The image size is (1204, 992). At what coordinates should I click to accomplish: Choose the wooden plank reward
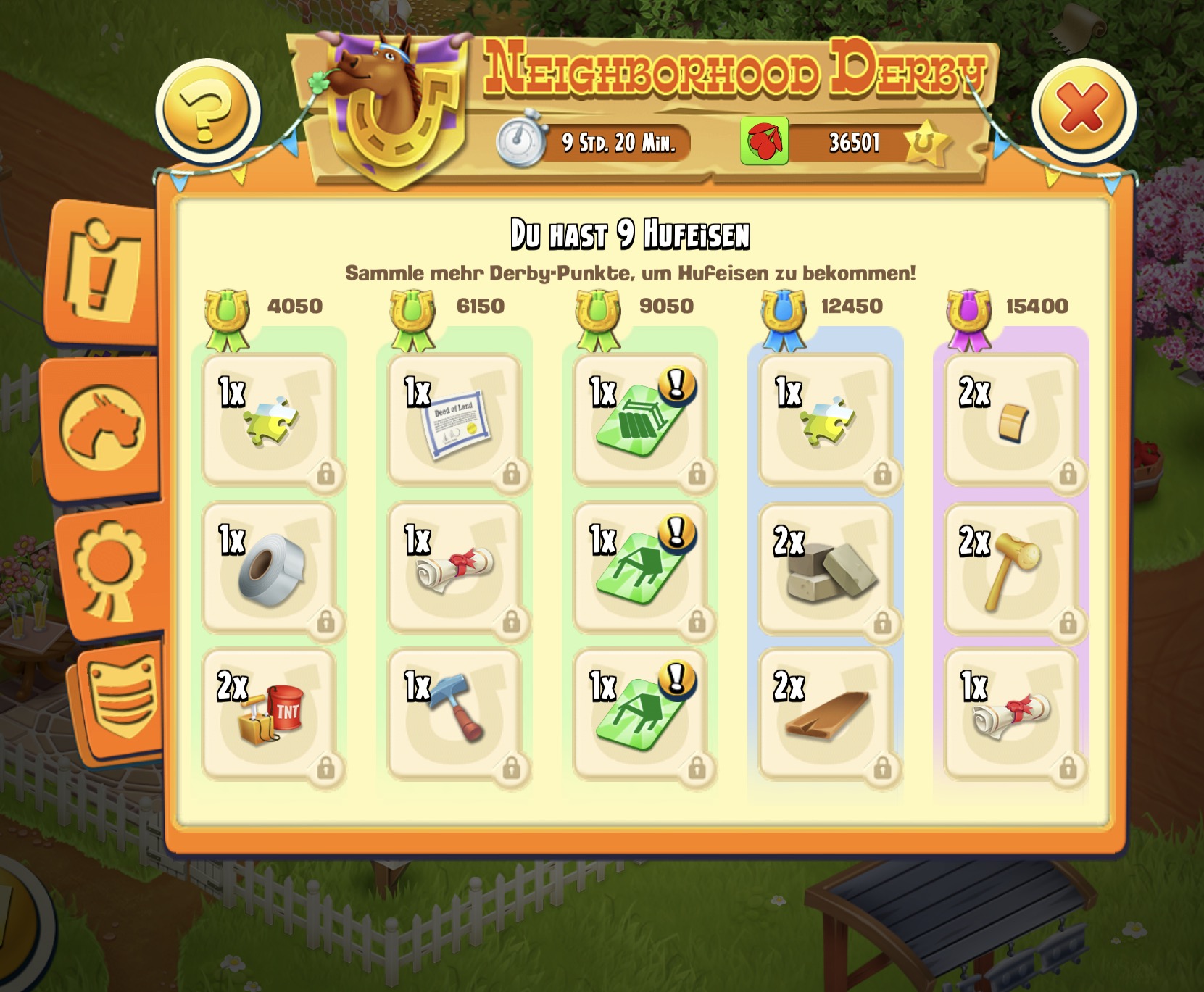(x=826, y=716)
